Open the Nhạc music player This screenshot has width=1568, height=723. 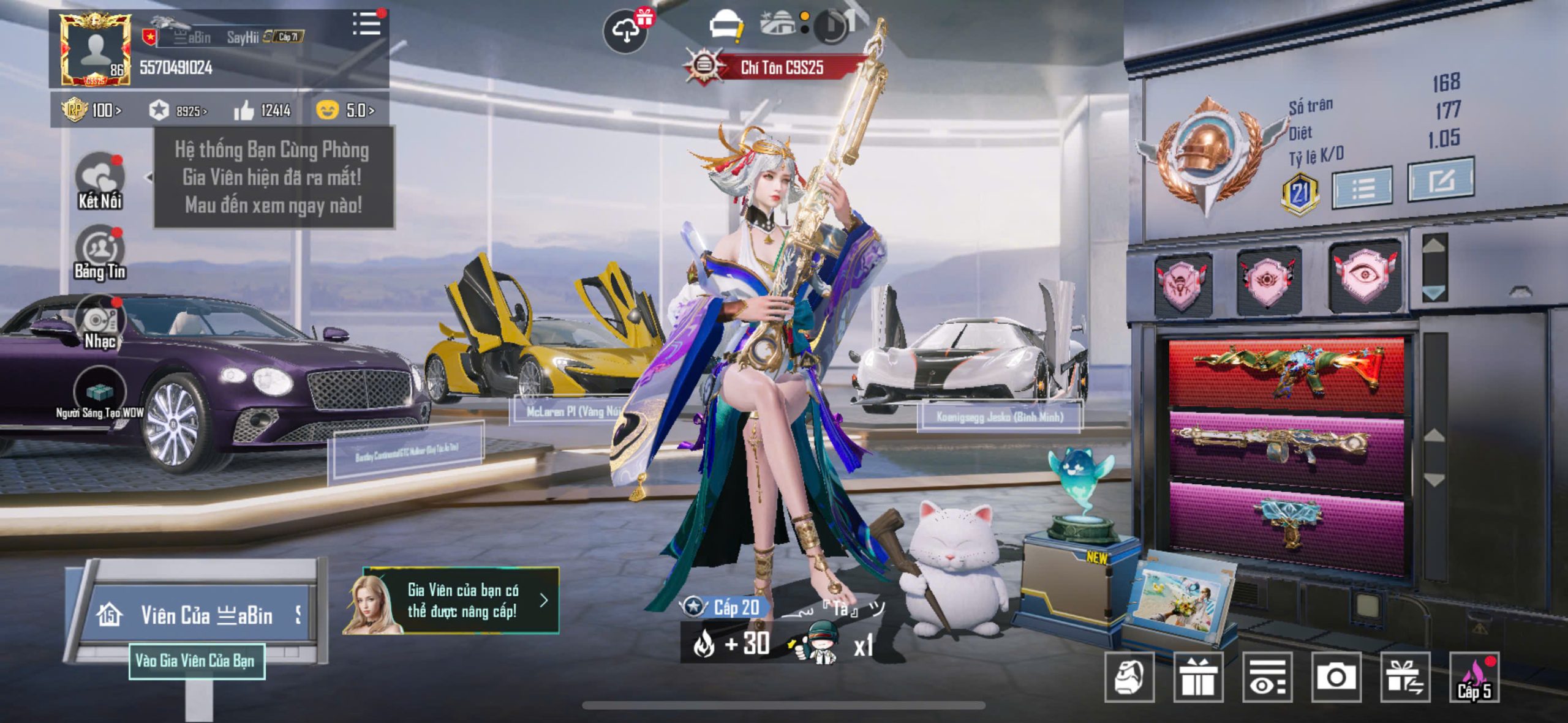(x=99, y=323)
